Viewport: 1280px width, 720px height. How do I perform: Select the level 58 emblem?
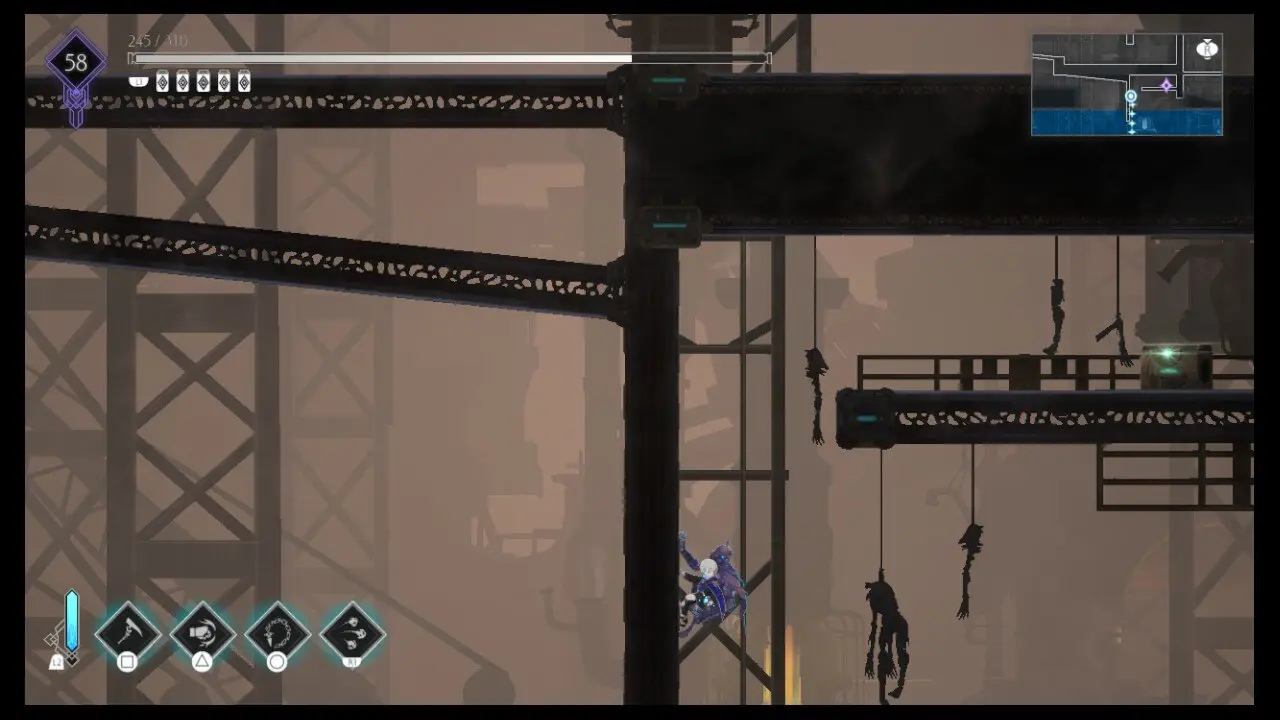tap(76, 64)
